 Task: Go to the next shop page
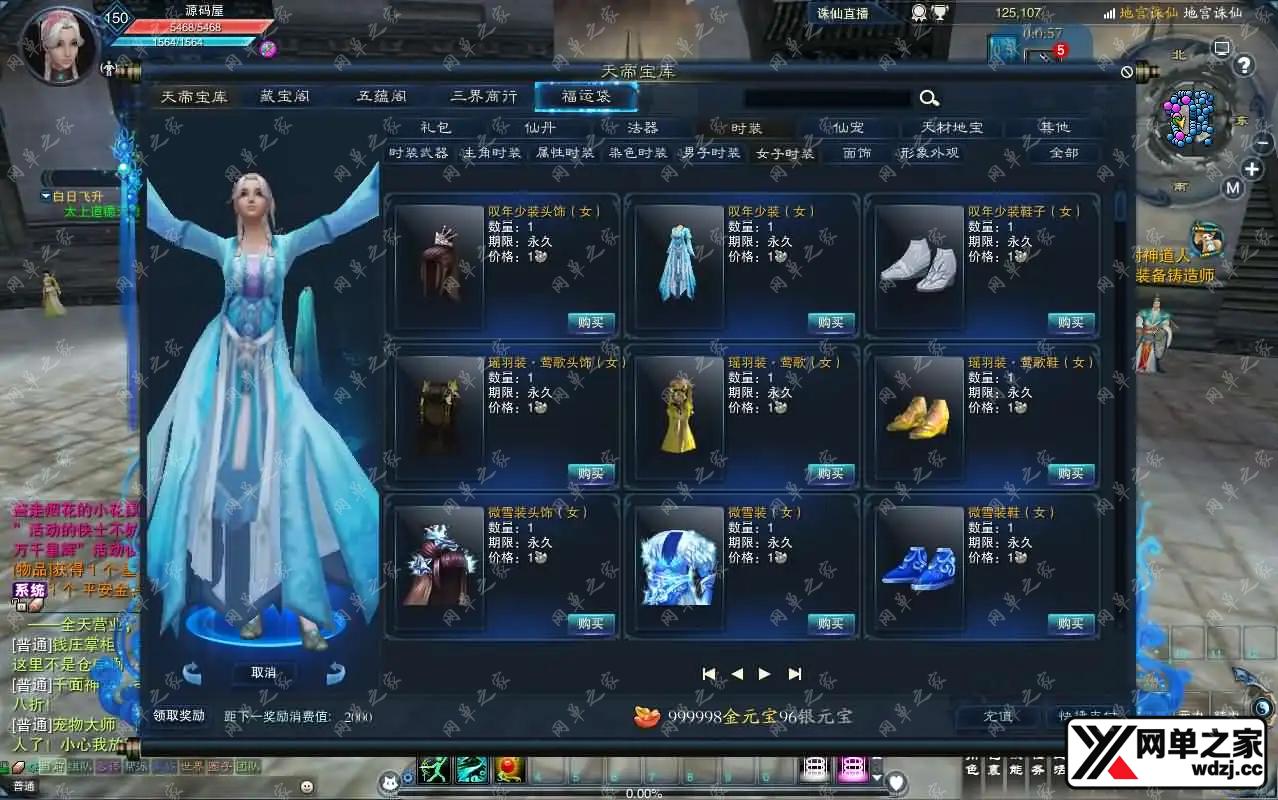[x=765, y=674]
